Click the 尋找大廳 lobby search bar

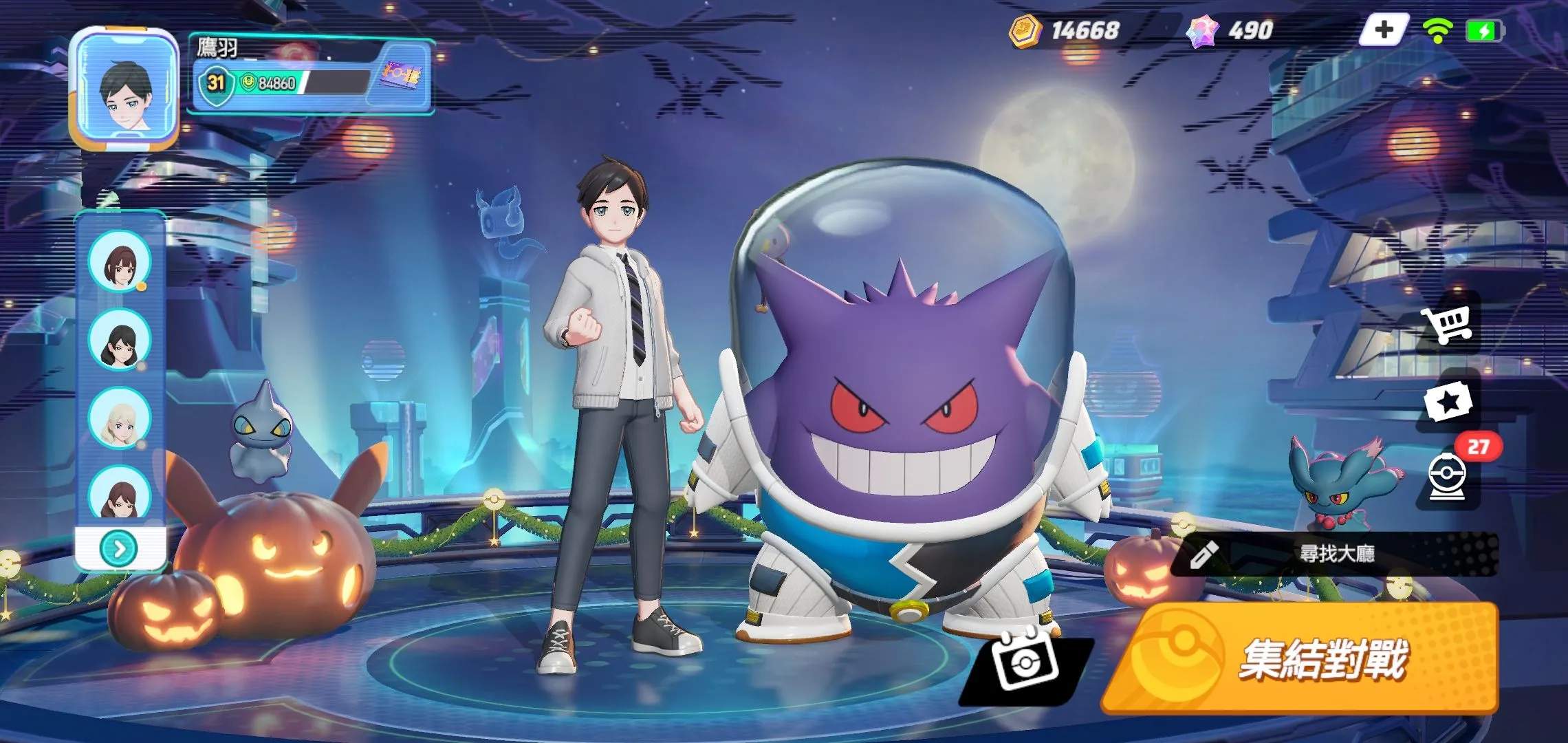point(1334,554)
